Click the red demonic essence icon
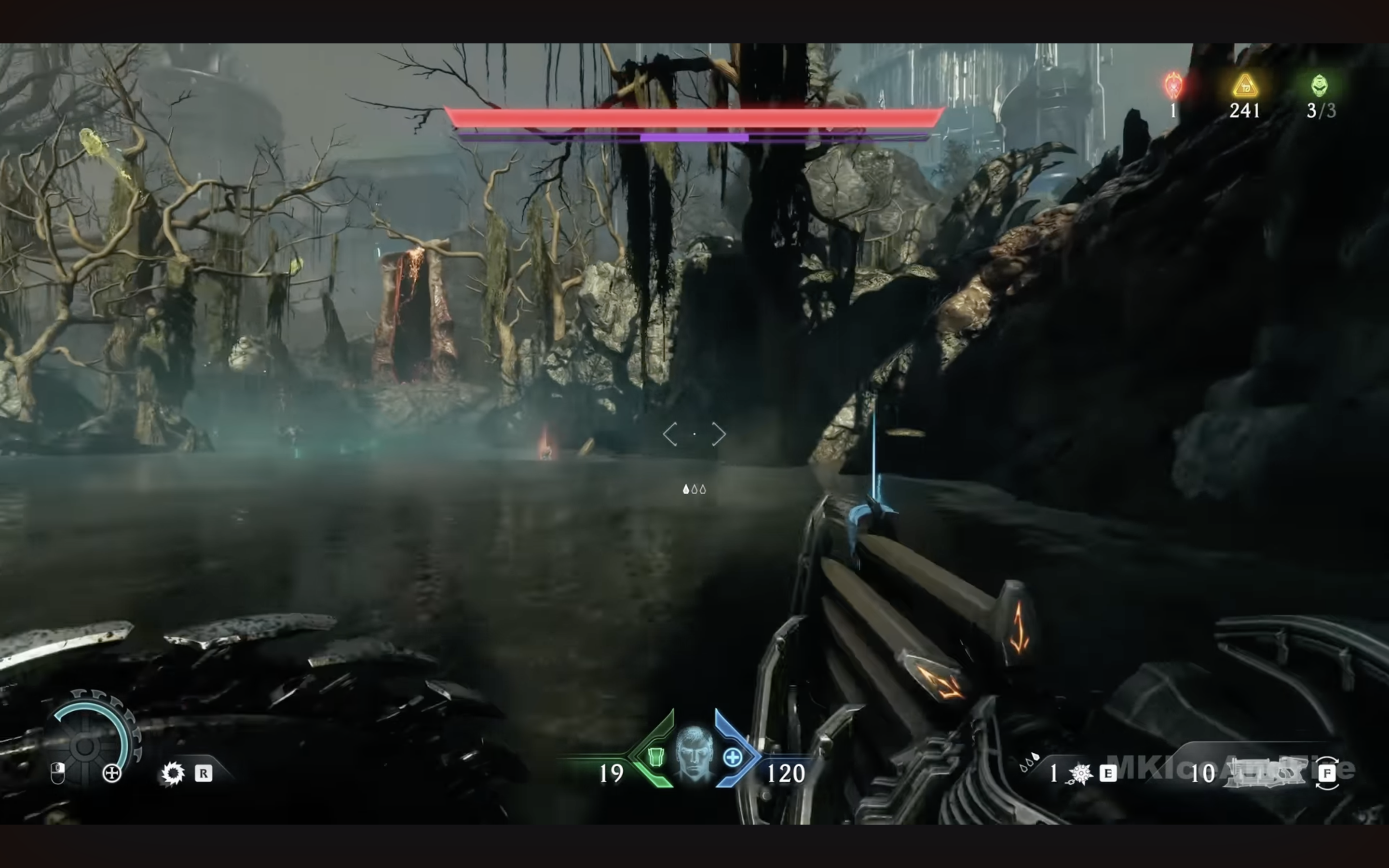The image size is (1389, 868). click(1174, 86)
